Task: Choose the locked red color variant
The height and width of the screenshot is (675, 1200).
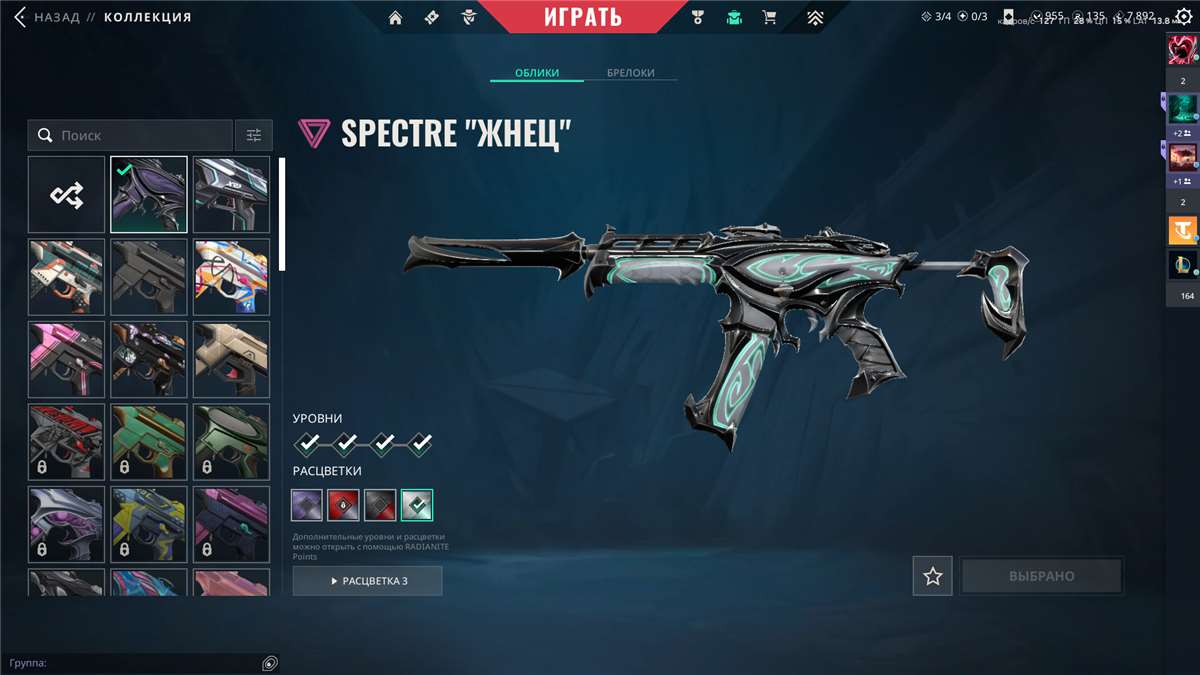Action: (x=343, y=505)
